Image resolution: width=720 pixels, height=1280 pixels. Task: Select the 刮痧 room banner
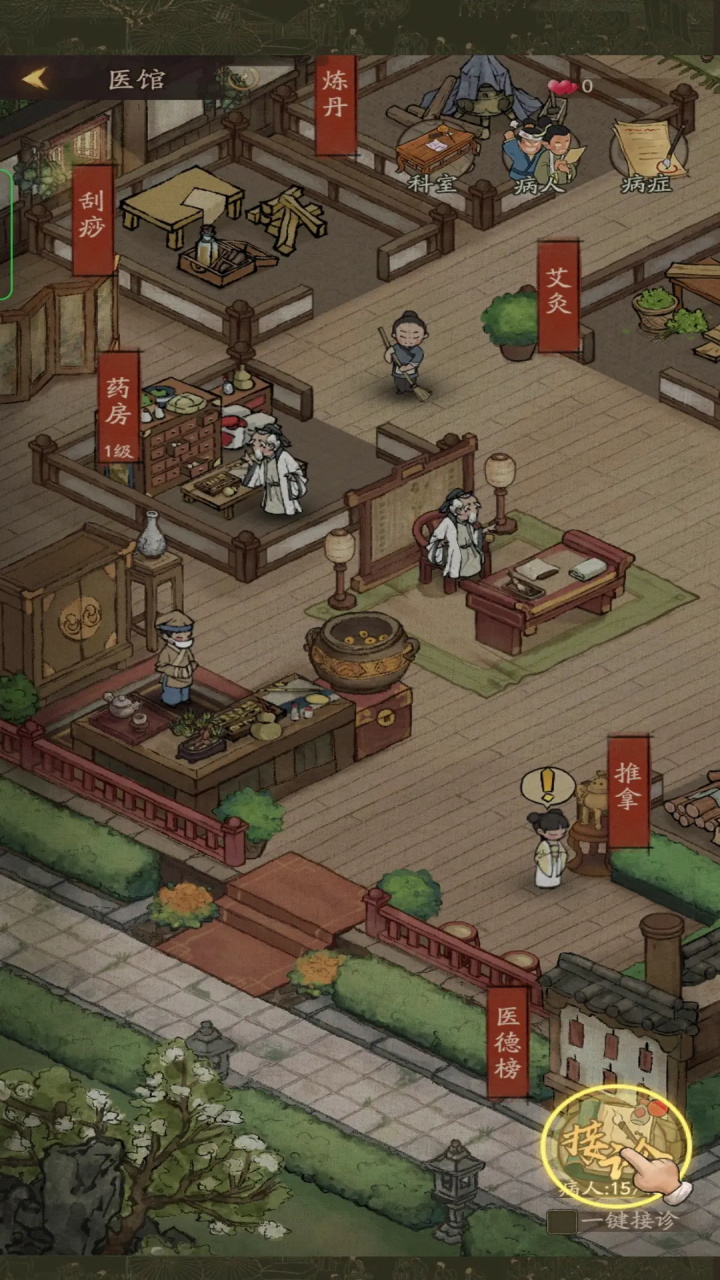tap(93, 220)
